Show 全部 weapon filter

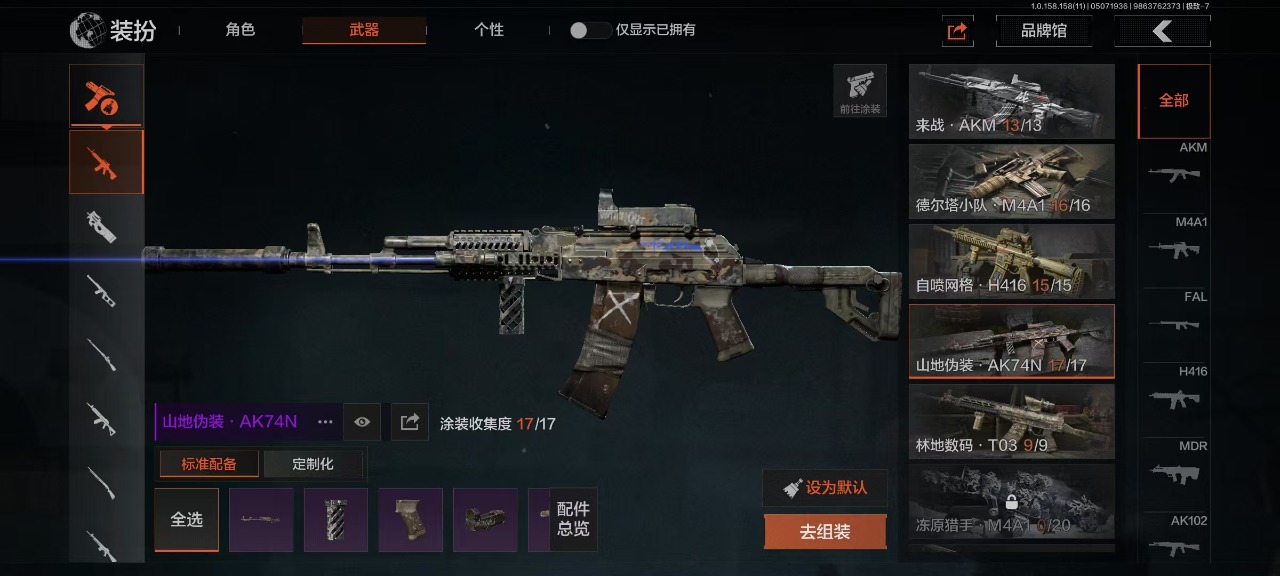click(1173, 101)
